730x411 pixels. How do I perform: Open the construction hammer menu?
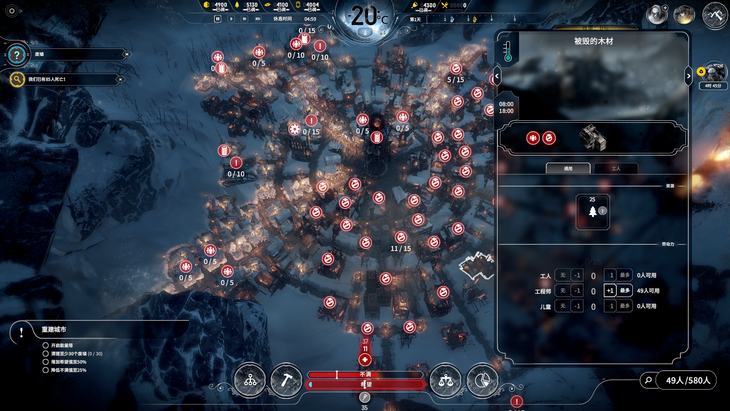tap(287, 379)
